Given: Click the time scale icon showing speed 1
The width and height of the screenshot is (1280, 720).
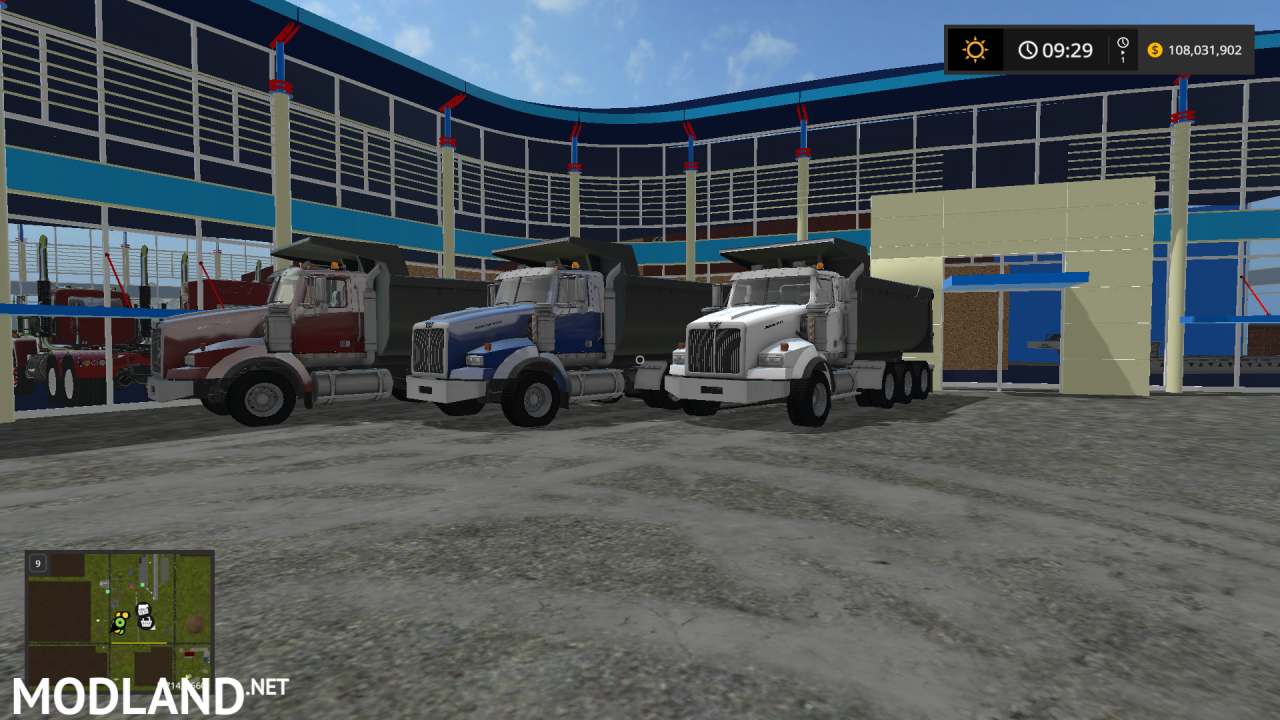Looking at the screenshot, I should pyautogui.click(x=1122, y=49).
